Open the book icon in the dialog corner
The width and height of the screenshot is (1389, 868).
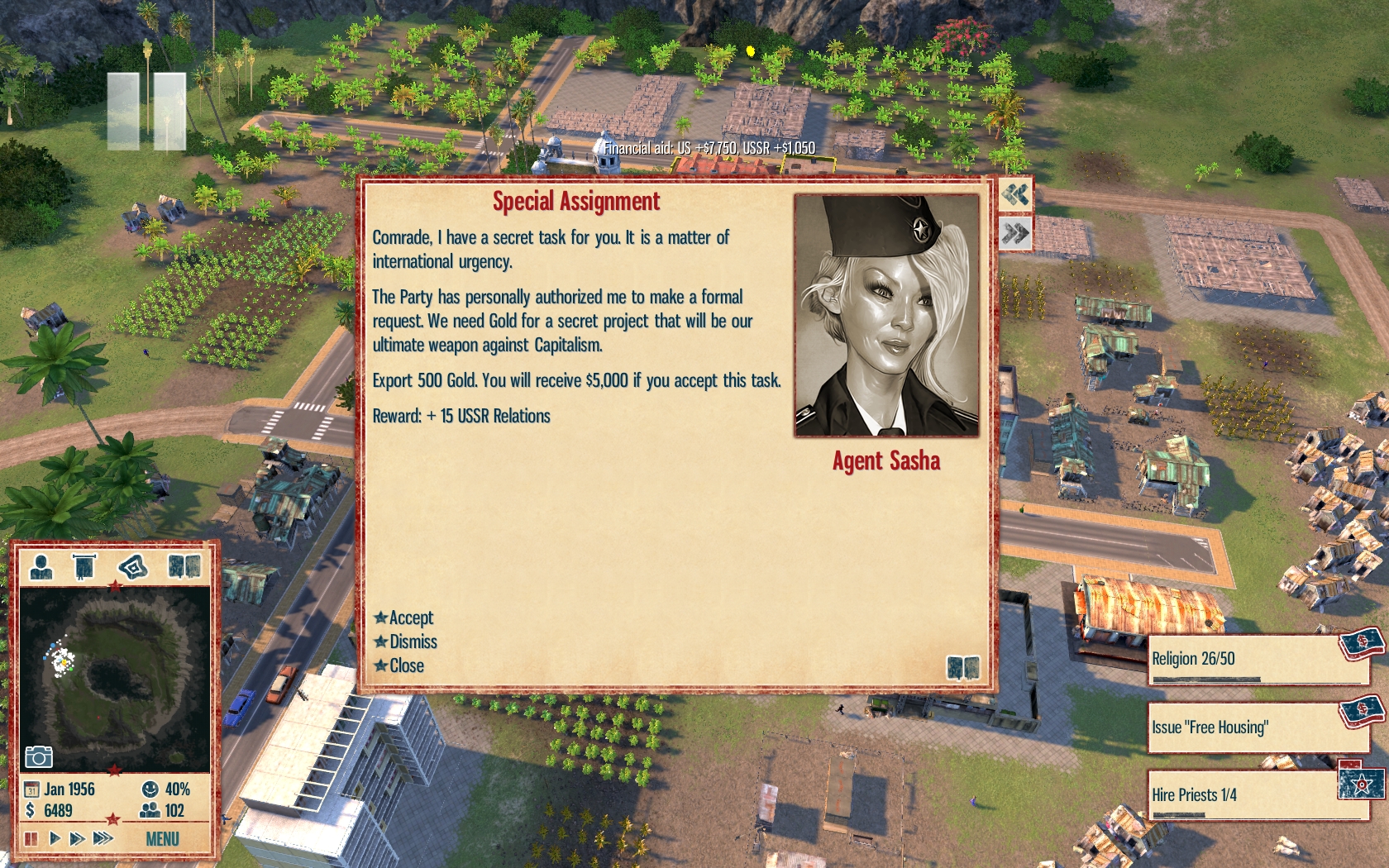pyautogui.click(x=962, y=667)
